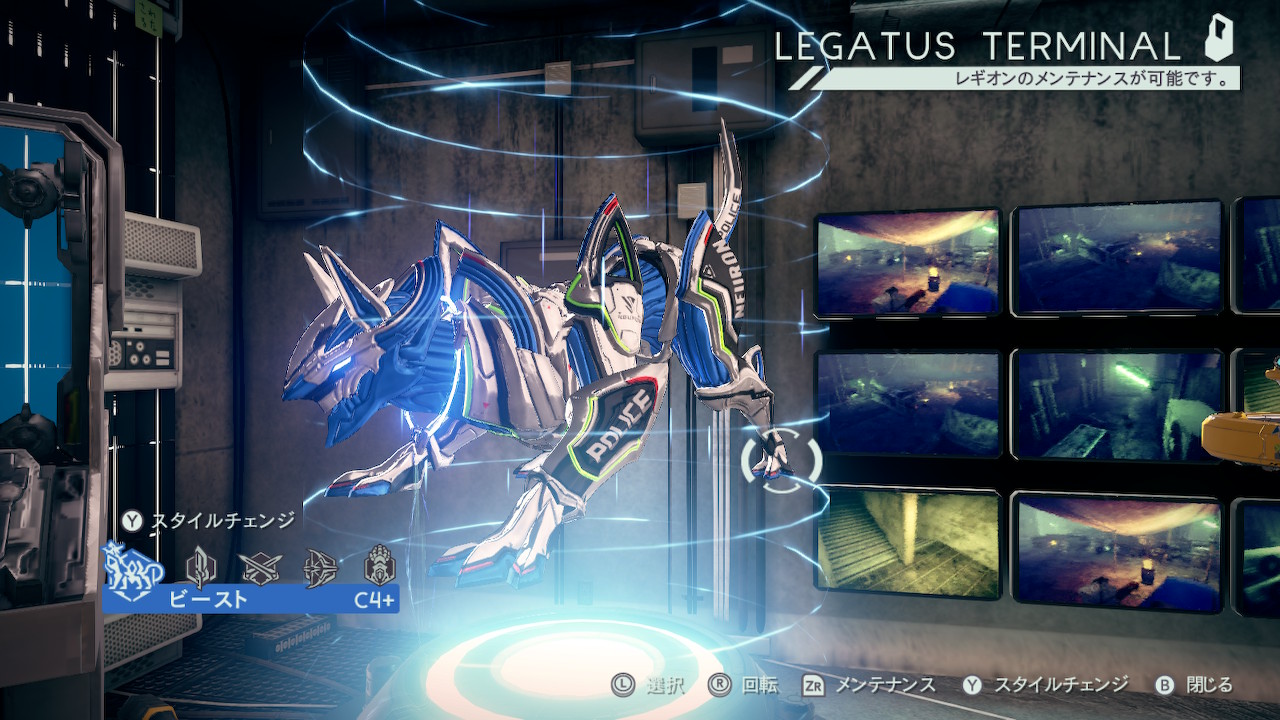
Task: Pick the bow-shaped Arrow Legion icon
Action: [x=321, y=567]
